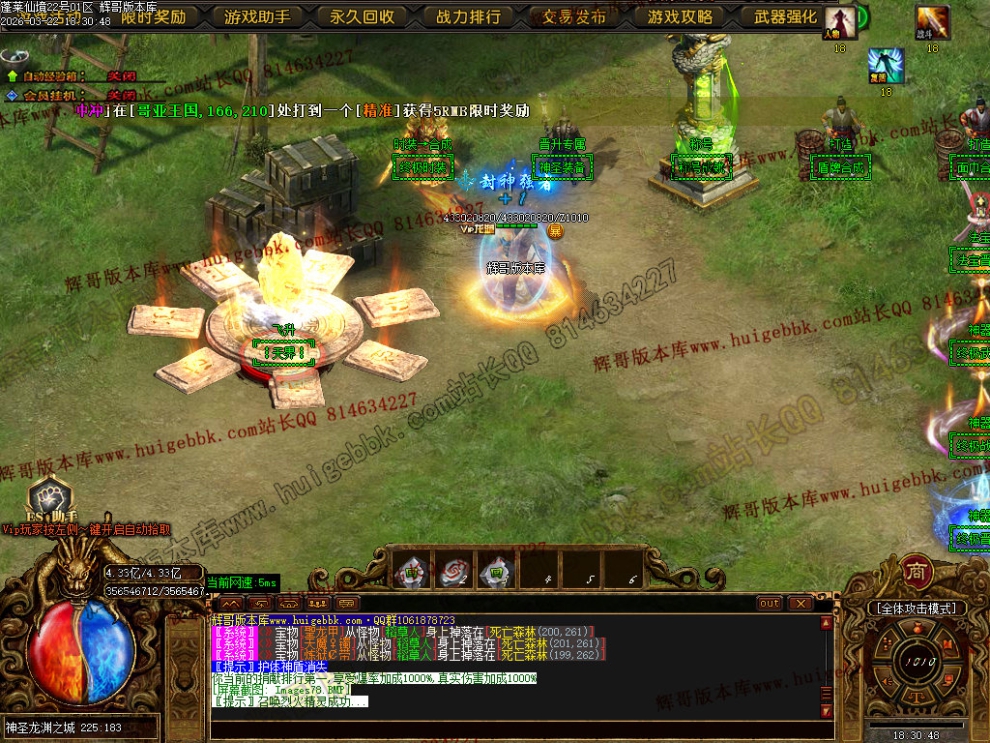Select the red character portrait buff icon
Image resolution: width=990 pixels, height=743 pixels.
click(x=839, y=22)
